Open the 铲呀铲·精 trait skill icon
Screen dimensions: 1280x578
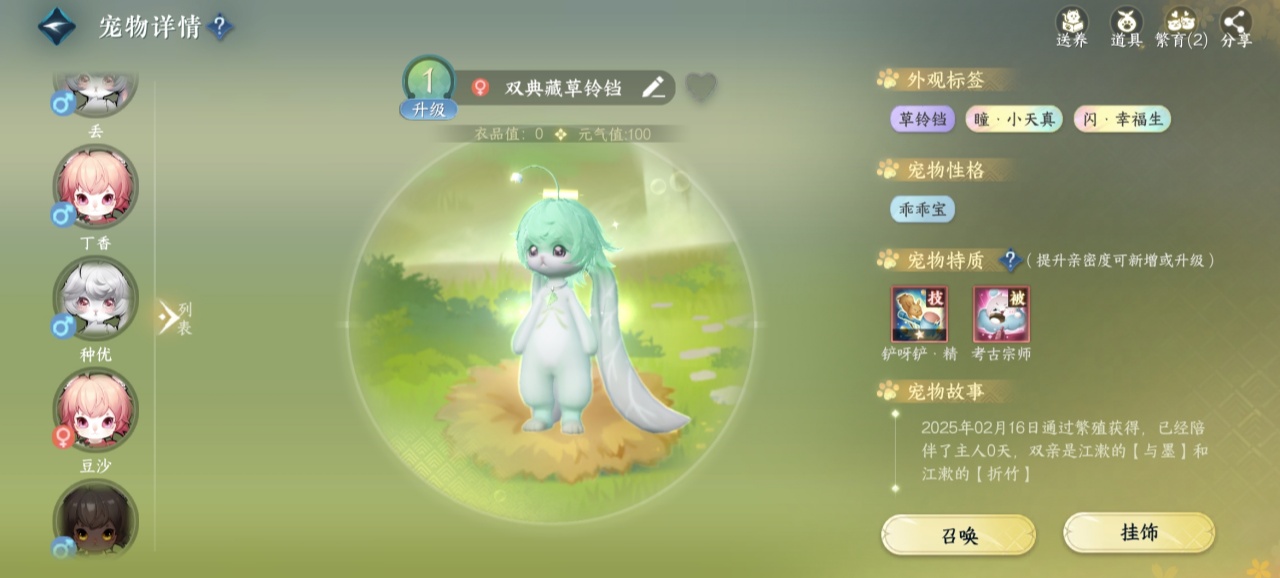tap(919, 314)
